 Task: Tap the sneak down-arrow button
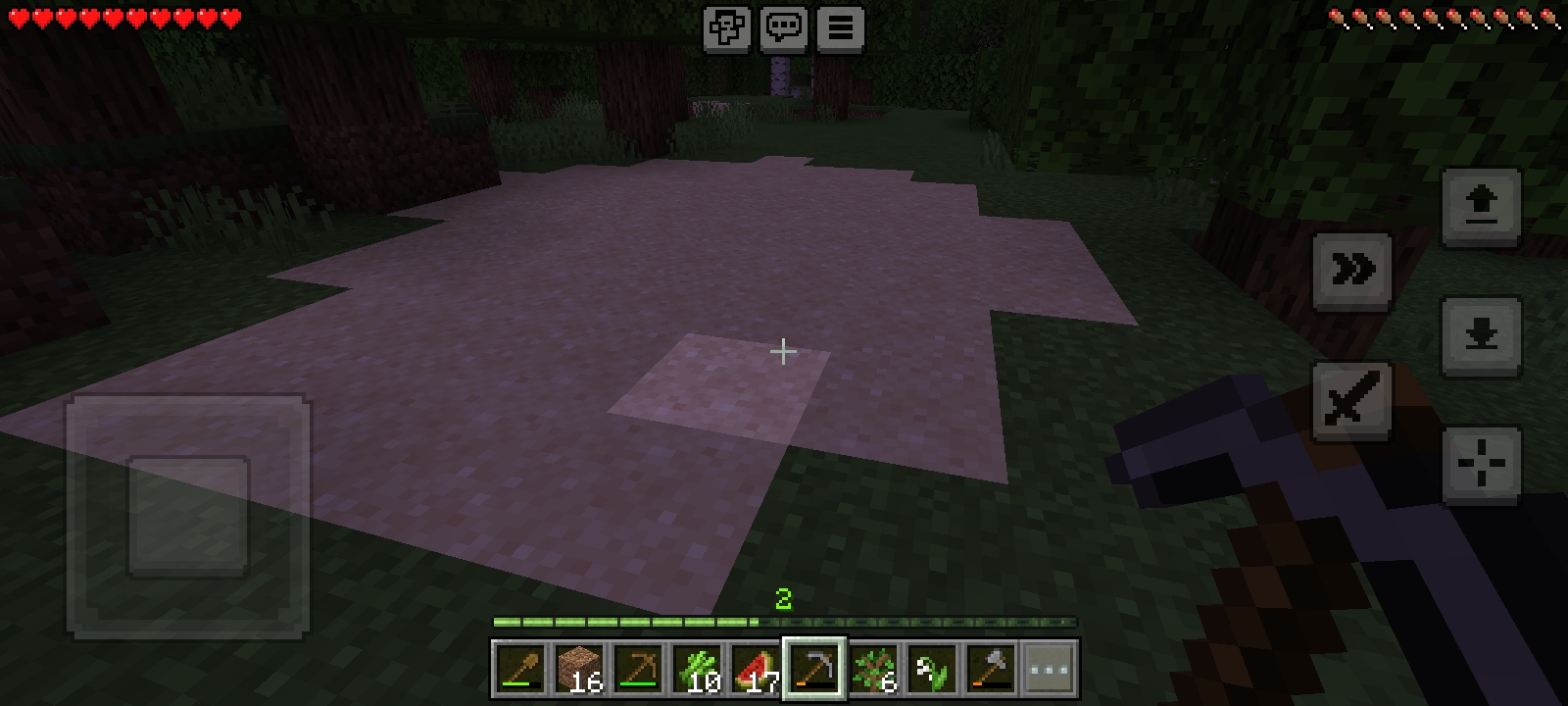(x=1481, y=336)
